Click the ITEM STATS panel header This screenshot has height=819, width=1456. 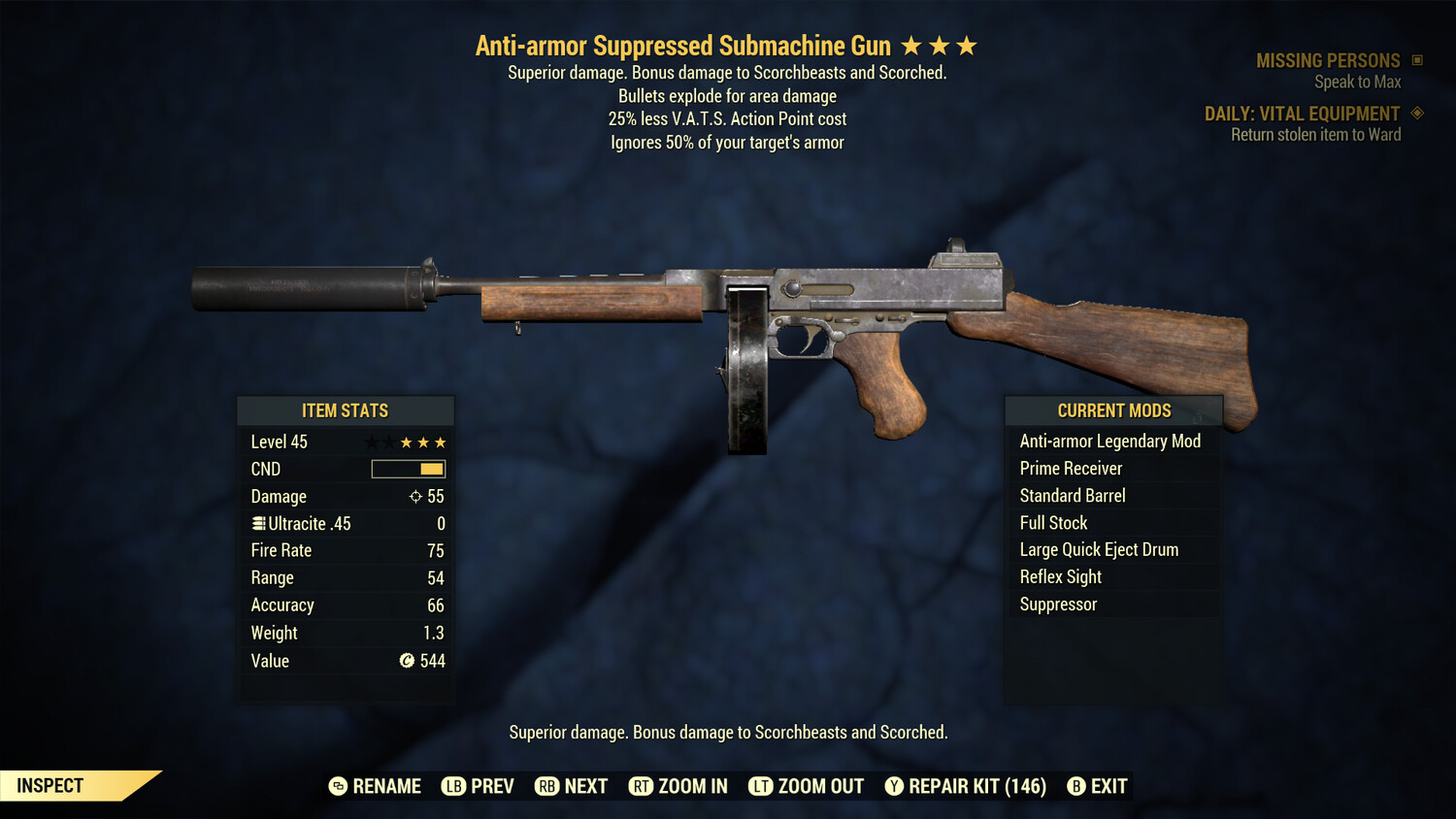click(346, 410)
